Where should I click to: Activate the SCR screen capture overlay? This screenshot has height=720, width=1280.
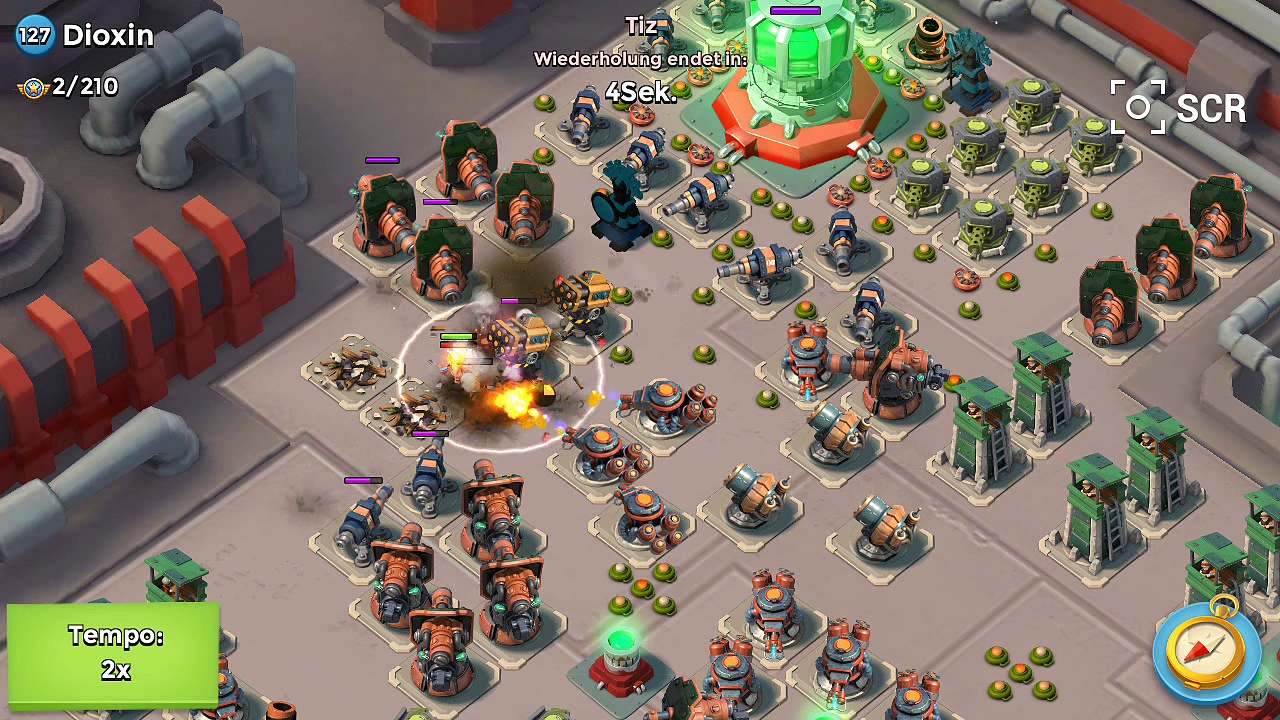[x=1178, y=107]
